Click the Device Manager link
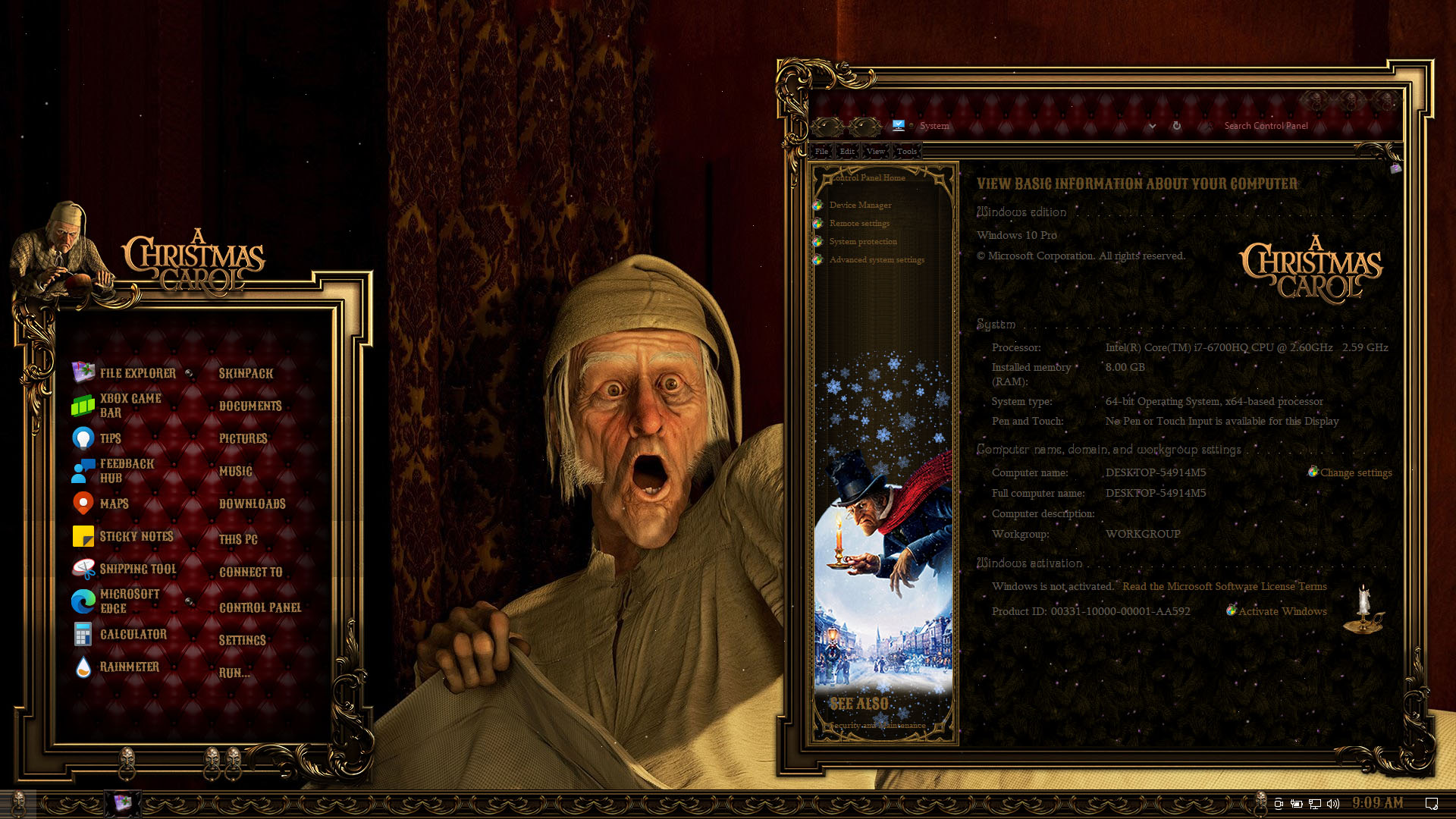Viewport: 1456px width, 819px height. pos(860,205)
